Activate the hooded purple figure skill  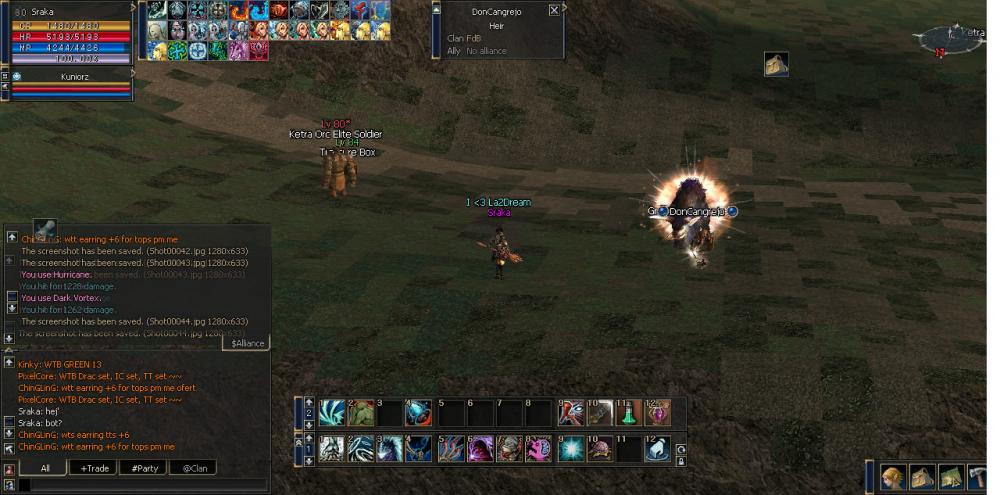(x=480, y=449)
